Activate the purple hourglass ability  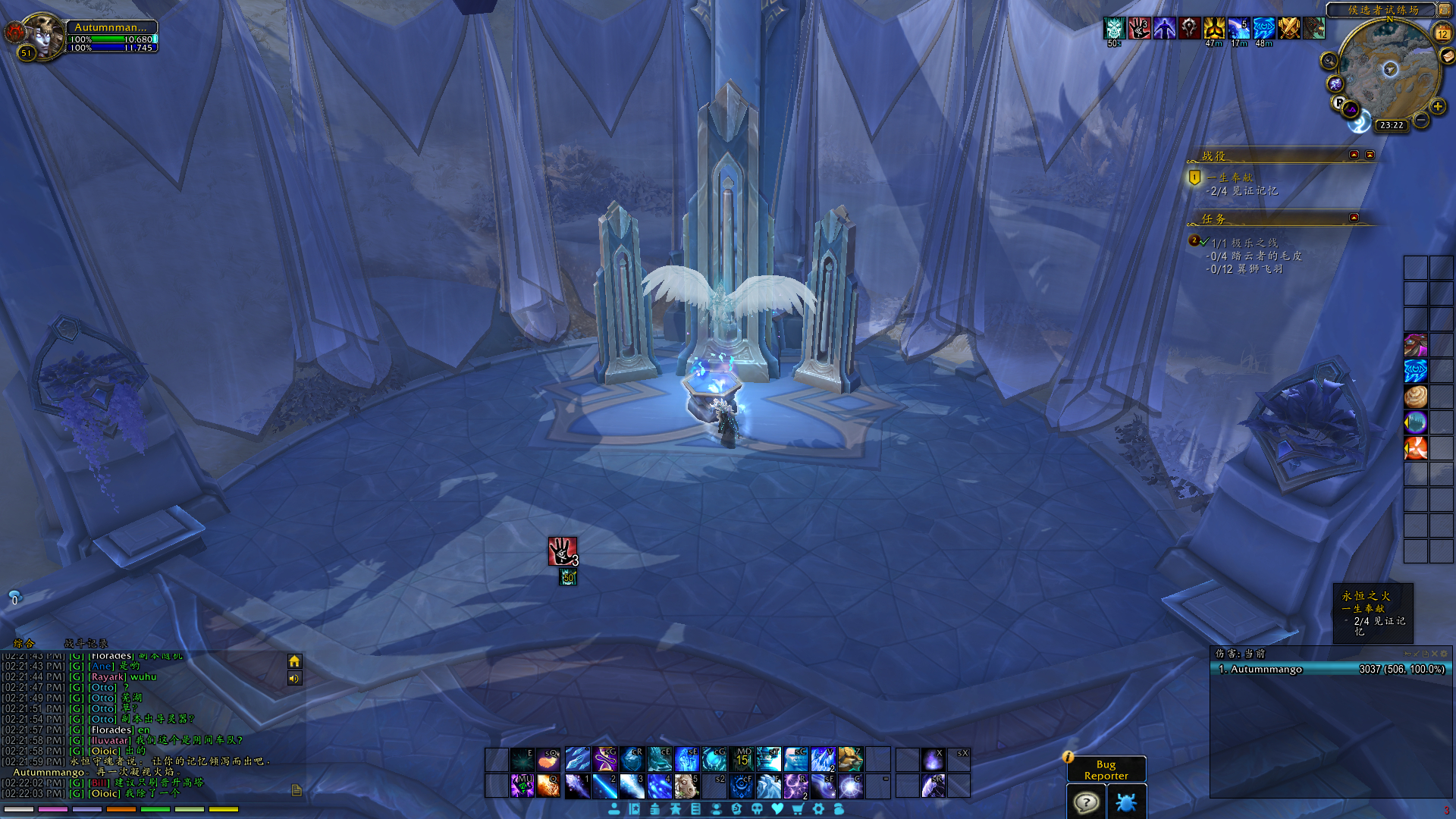click(x=605, y=759)
